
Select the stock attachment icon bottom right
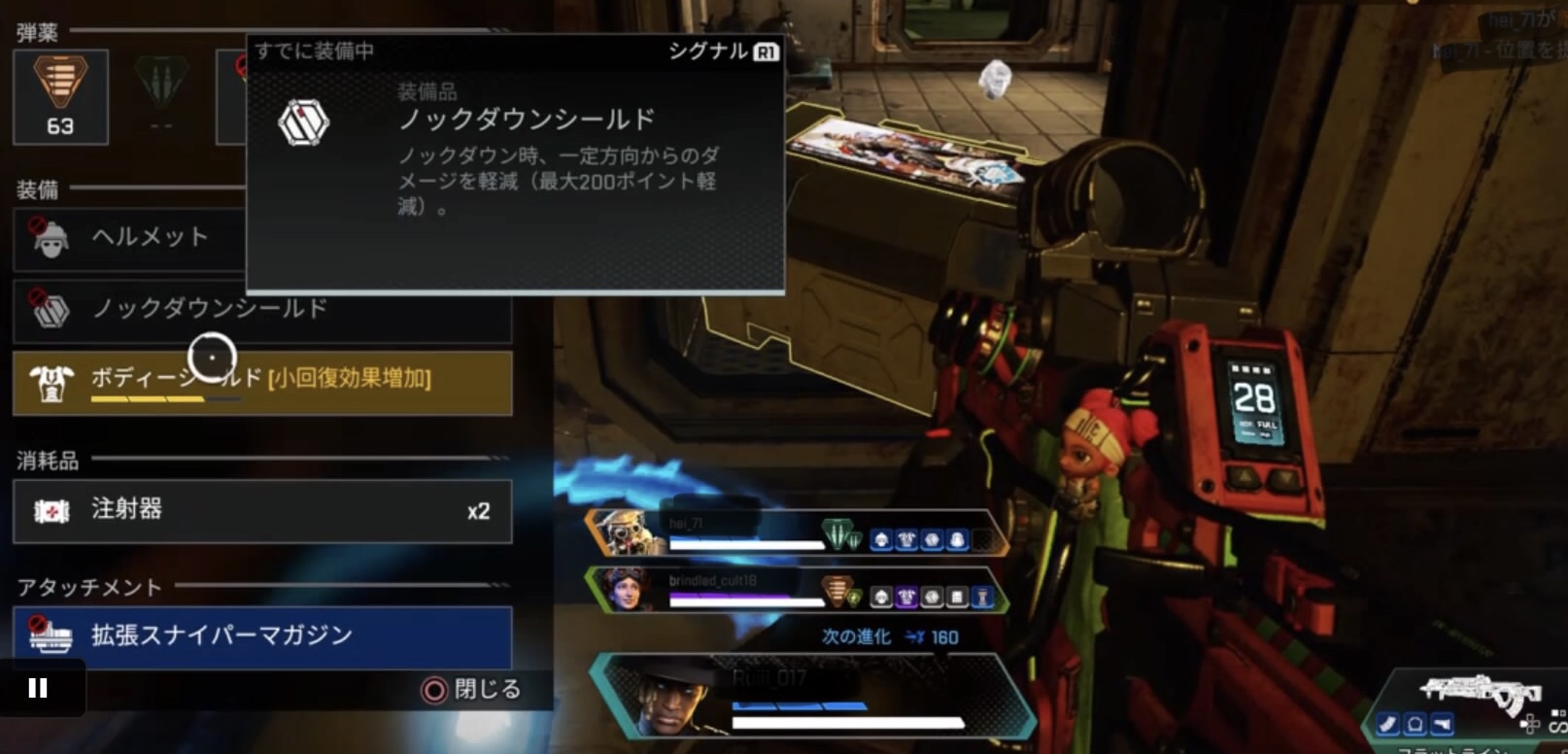1444,724
